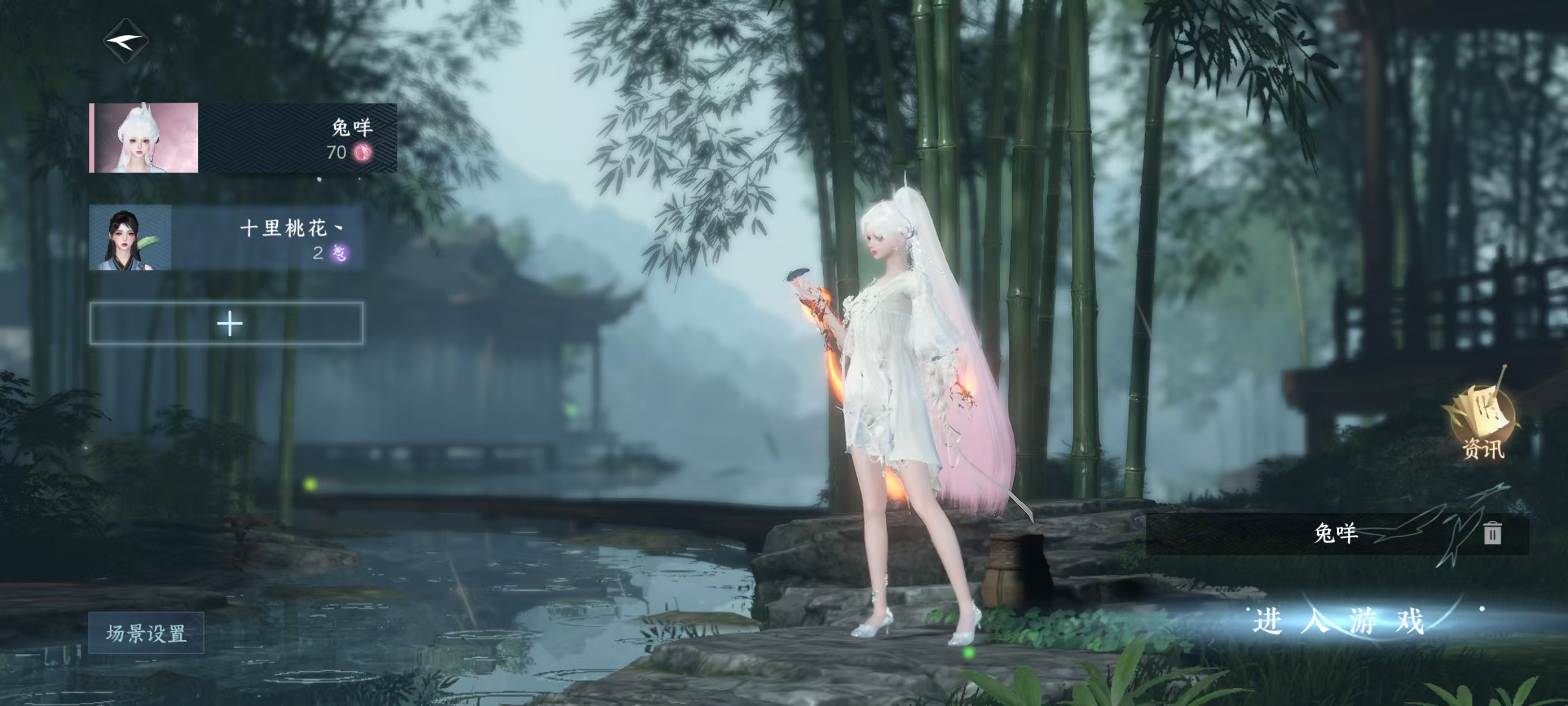Delete character via trash can icon

[1492, 533]
